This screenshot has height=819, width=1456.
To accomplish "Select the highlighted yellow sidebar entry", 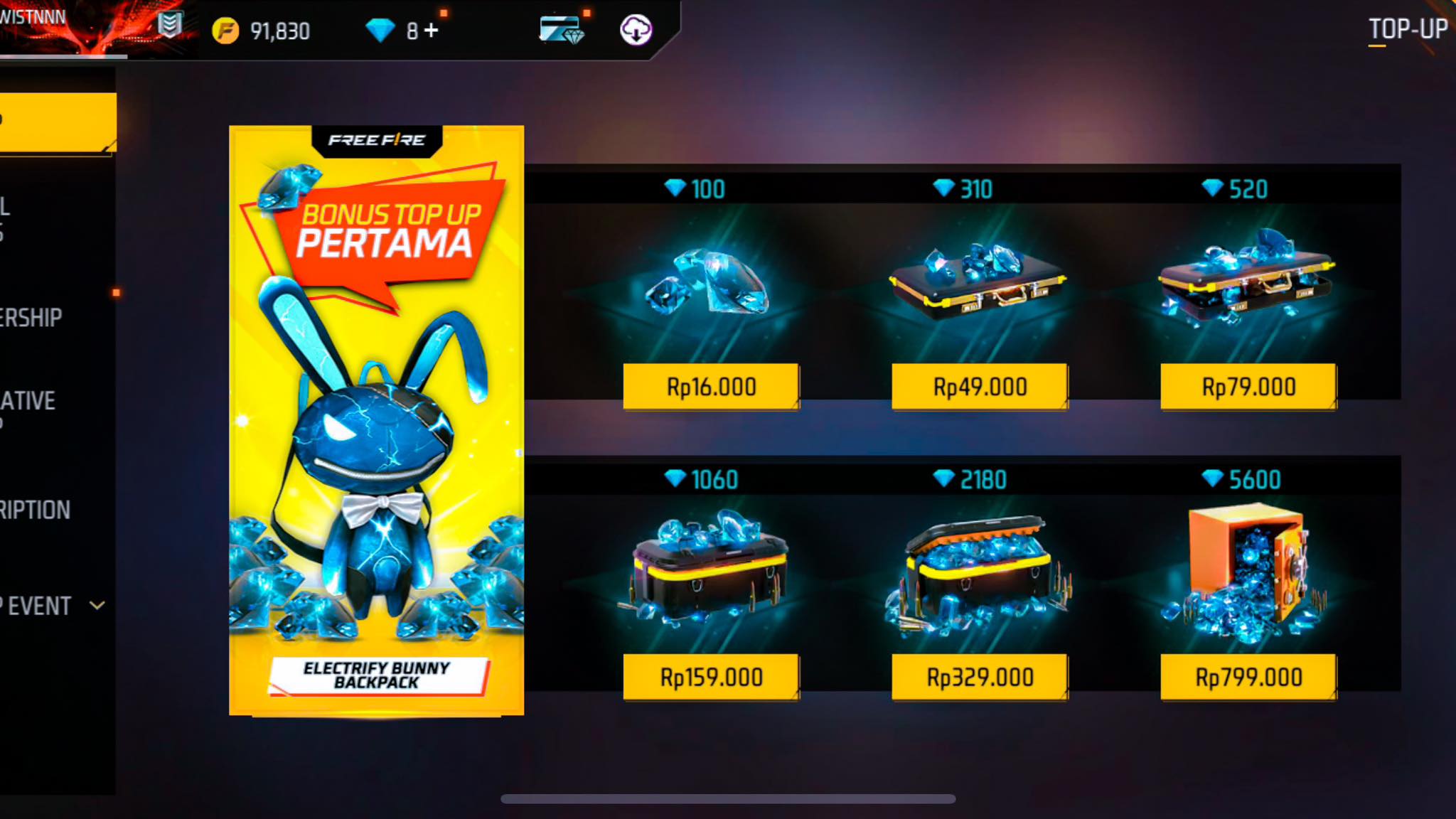I will 57,119.
